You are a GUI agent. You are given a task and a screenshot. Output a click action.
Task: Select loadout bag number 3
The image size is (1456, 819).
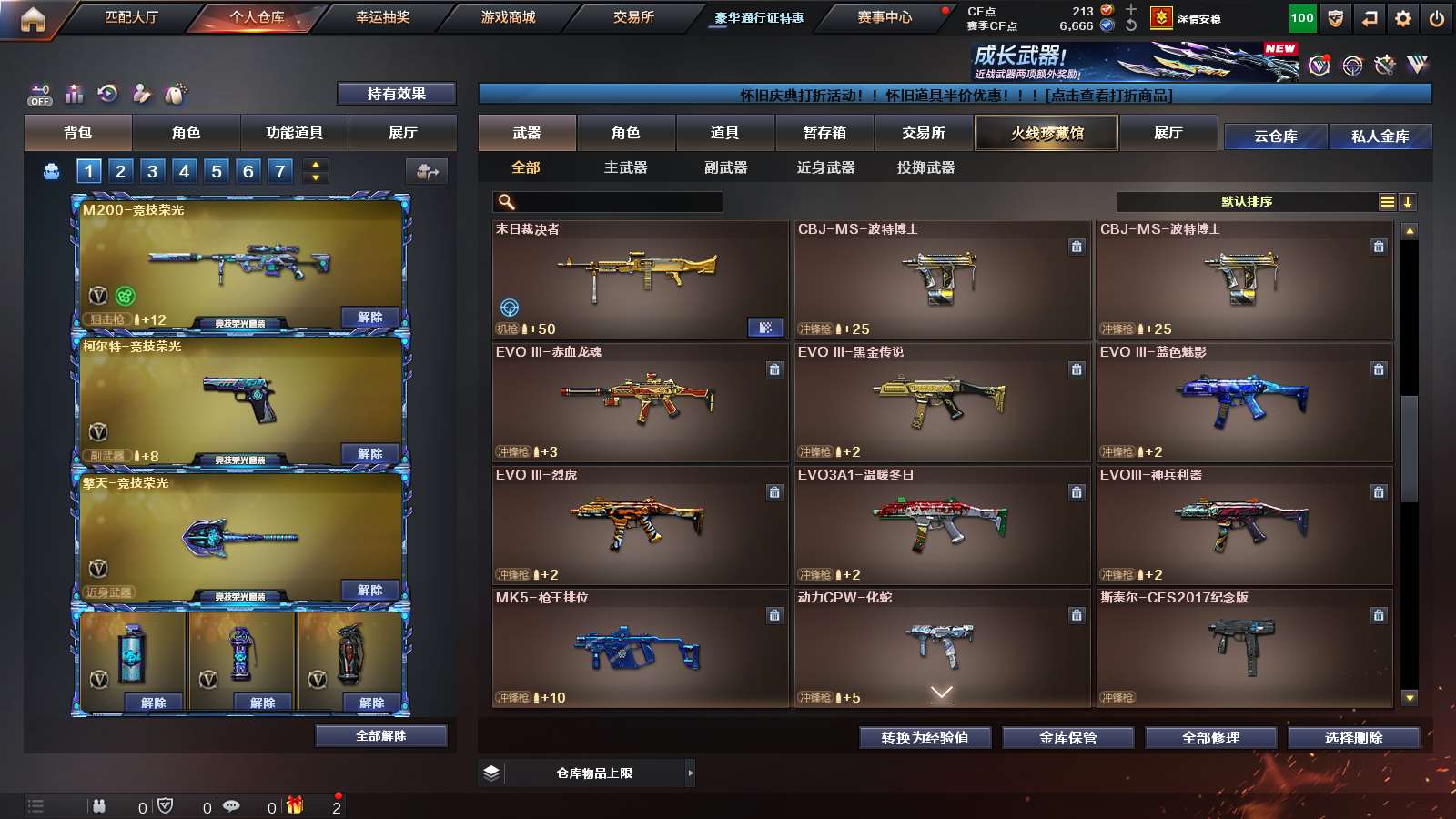coord(152,171)
